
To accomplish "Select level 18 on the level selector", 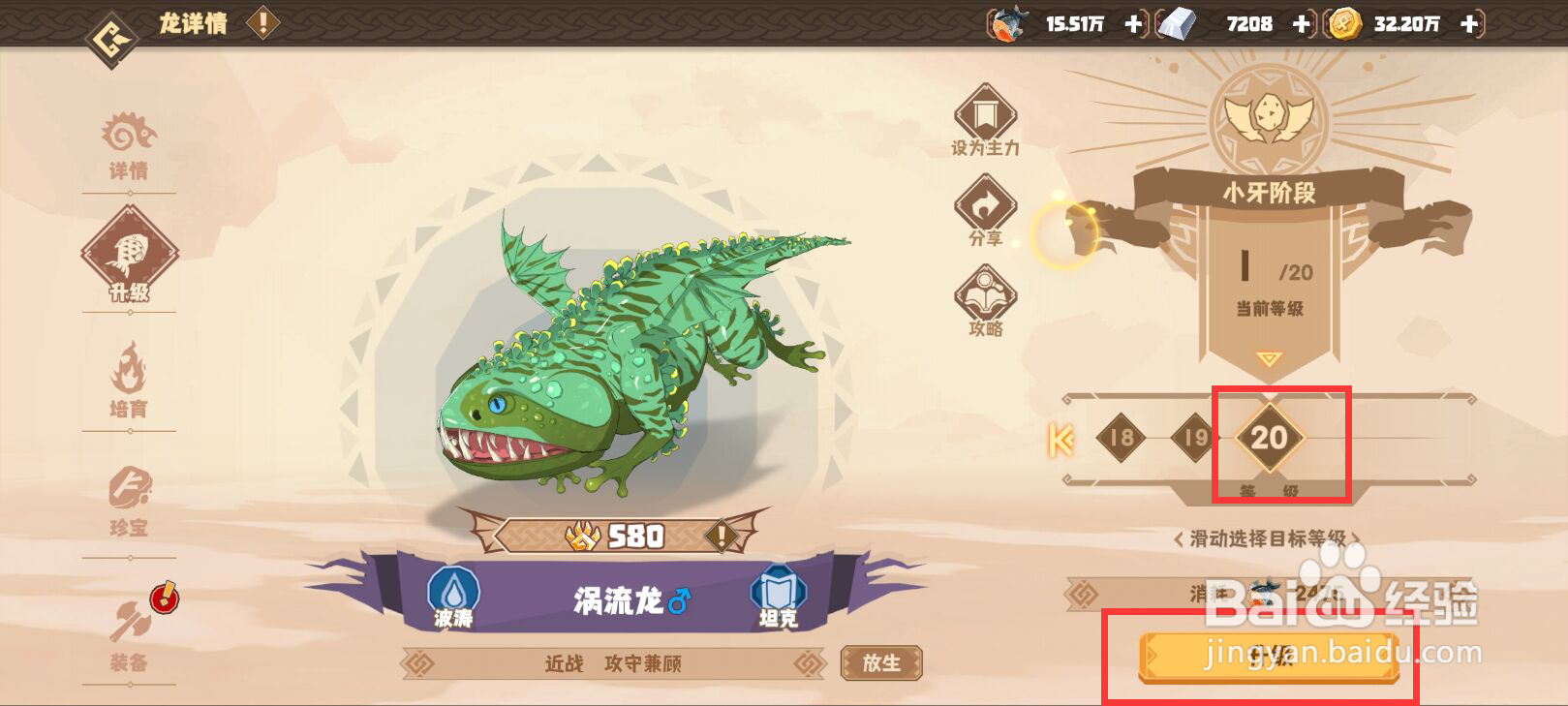I will [x=1122, y=439].
